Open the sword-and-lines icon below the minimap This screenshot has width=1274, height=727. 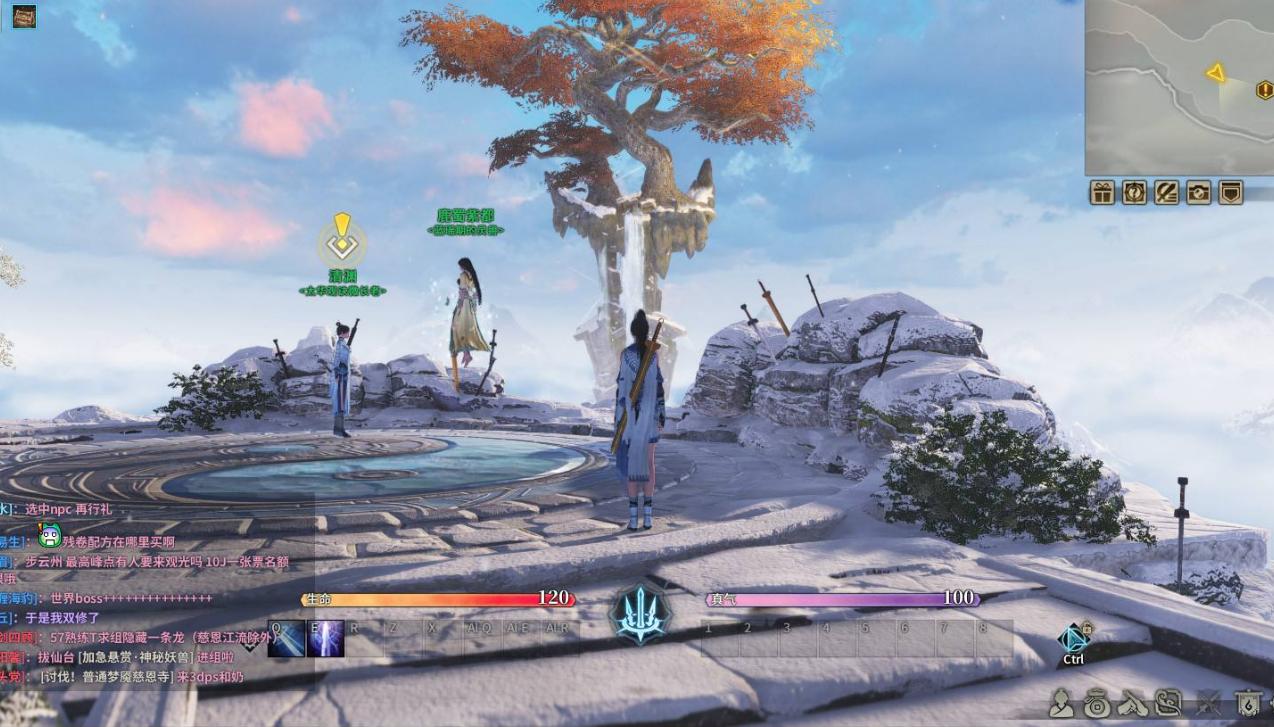[x=1166, y=193]
